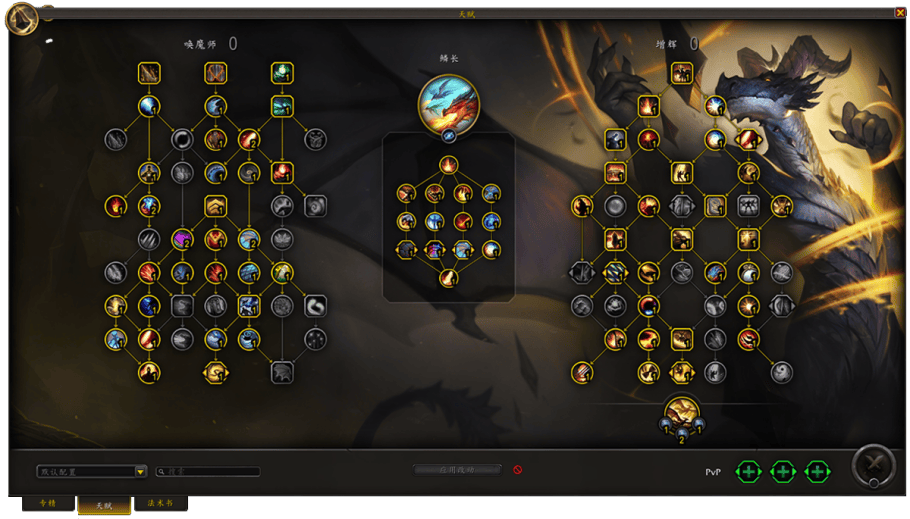Click the red reset icon beside 应用改动

tap(517, 469)
